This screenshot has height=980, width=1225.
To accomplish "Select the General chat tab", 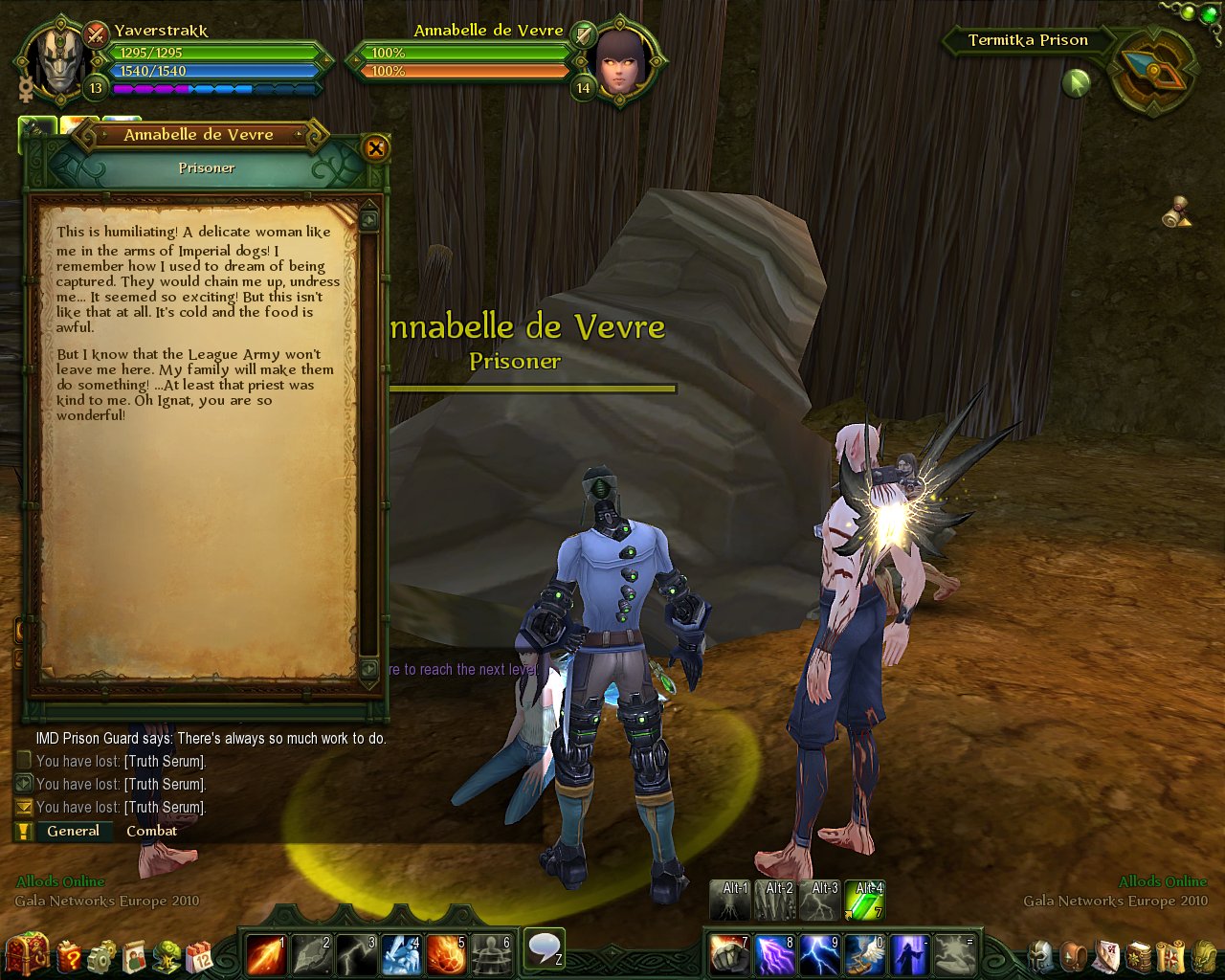I will pyautogui.click(x=73, y=831).
